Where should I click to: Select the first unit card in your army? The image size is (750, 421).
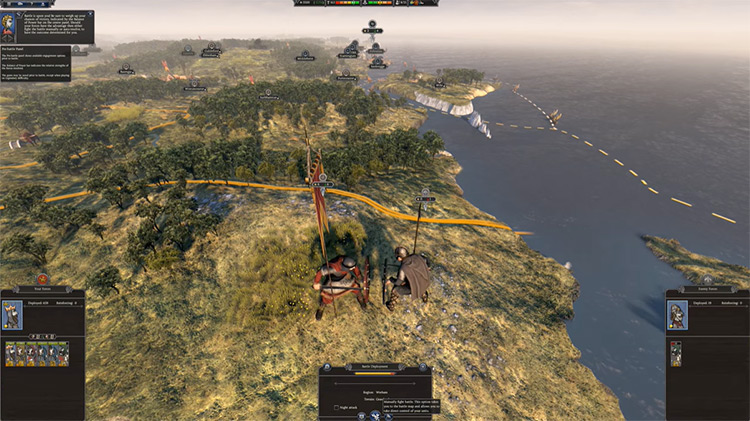coord(10,354)
